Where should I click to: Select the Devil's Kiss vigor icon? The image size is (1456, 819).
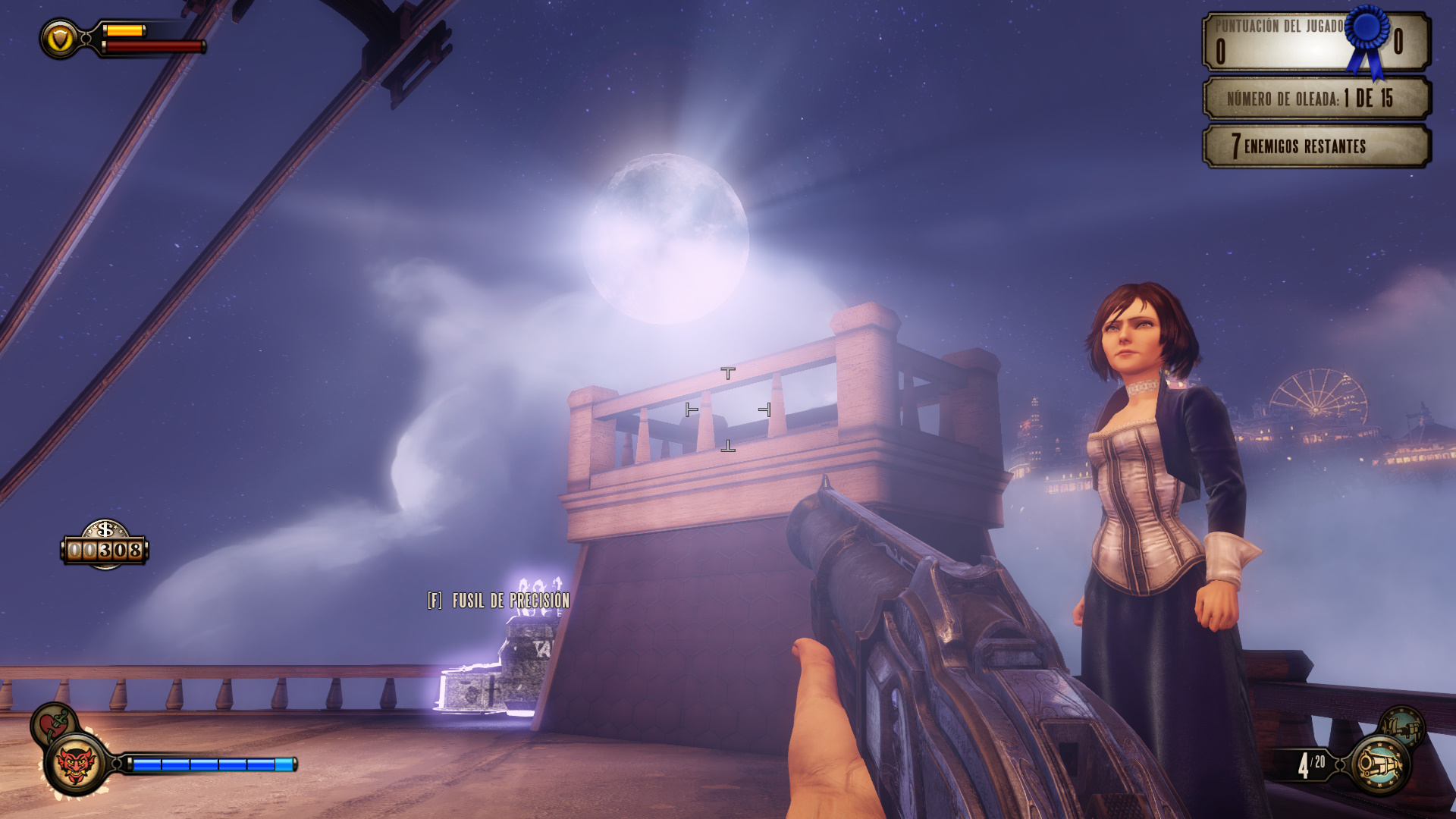coord(76,764)
